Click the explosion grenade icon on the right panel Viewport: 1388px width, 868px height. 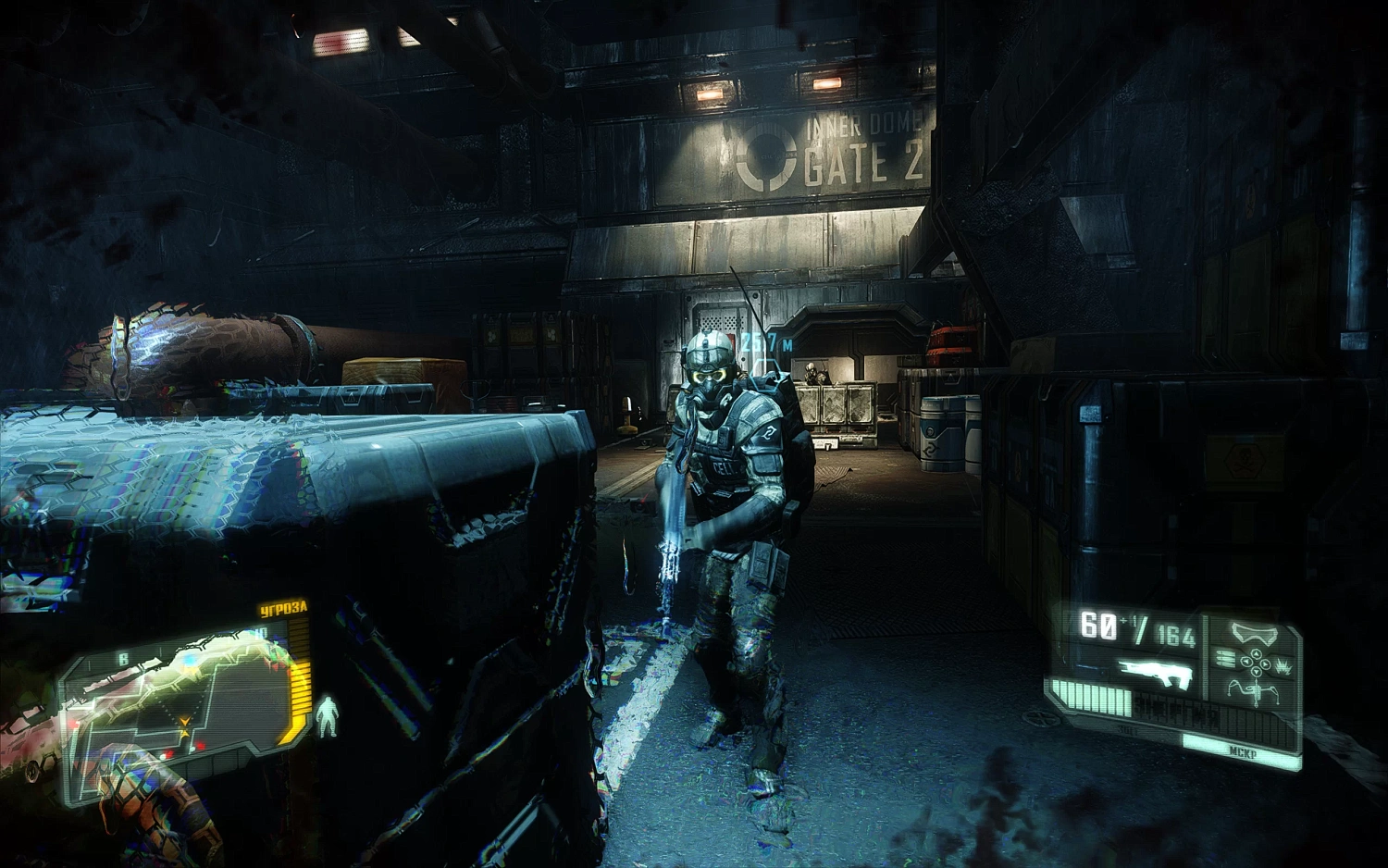(x=1283, y=667)
